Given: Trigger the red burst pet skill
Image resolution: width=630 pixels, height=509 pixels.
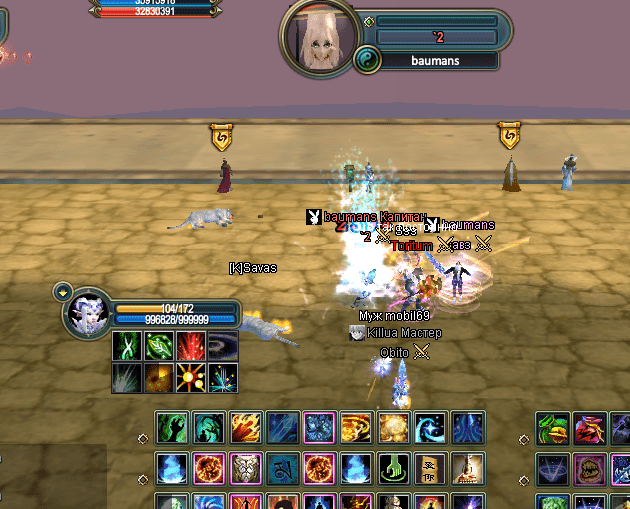Looking at the screenshot, I should [x=191, y=346].
